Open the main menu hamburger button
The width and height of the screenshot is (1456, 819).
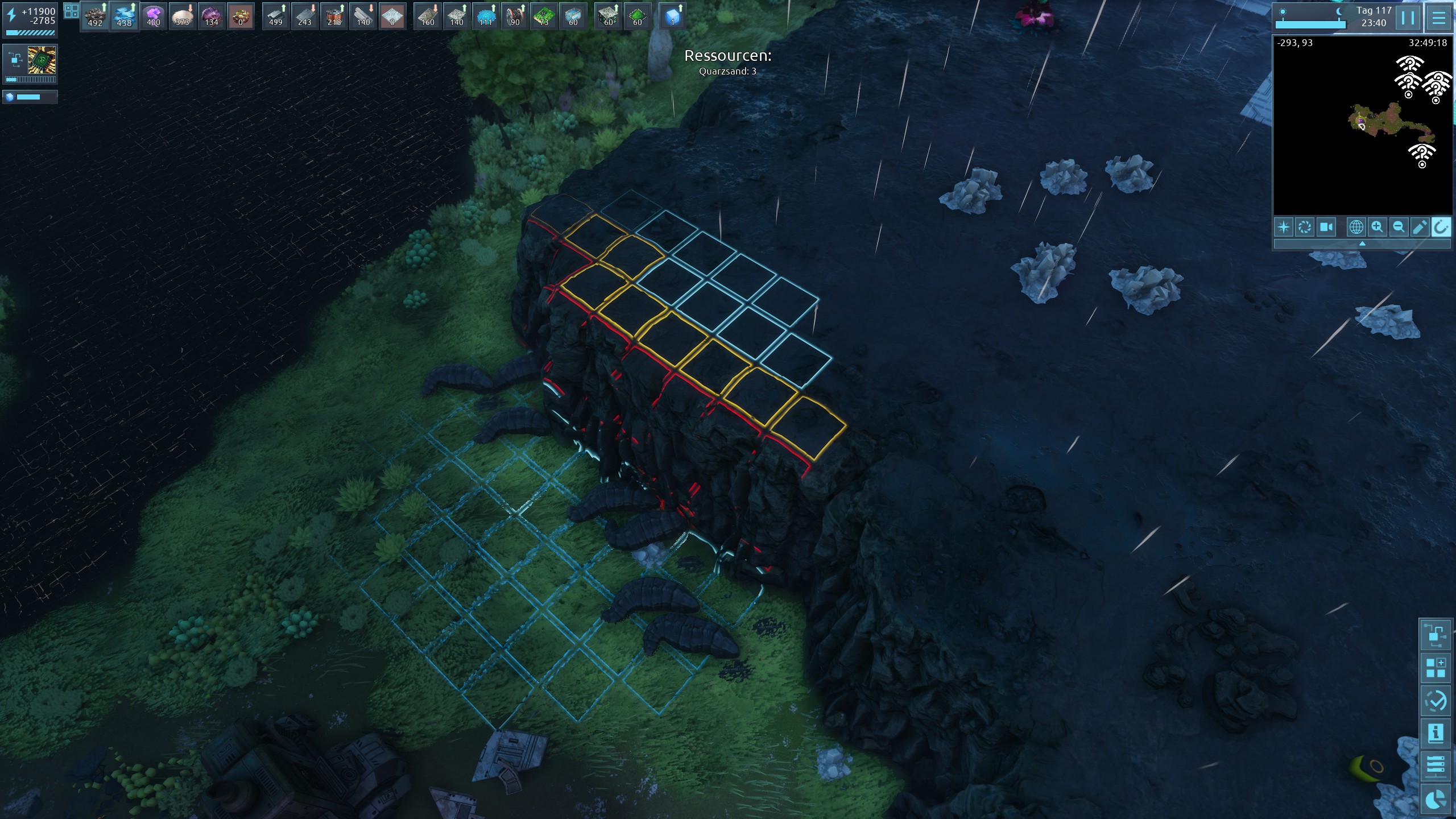coord(1438,17)
